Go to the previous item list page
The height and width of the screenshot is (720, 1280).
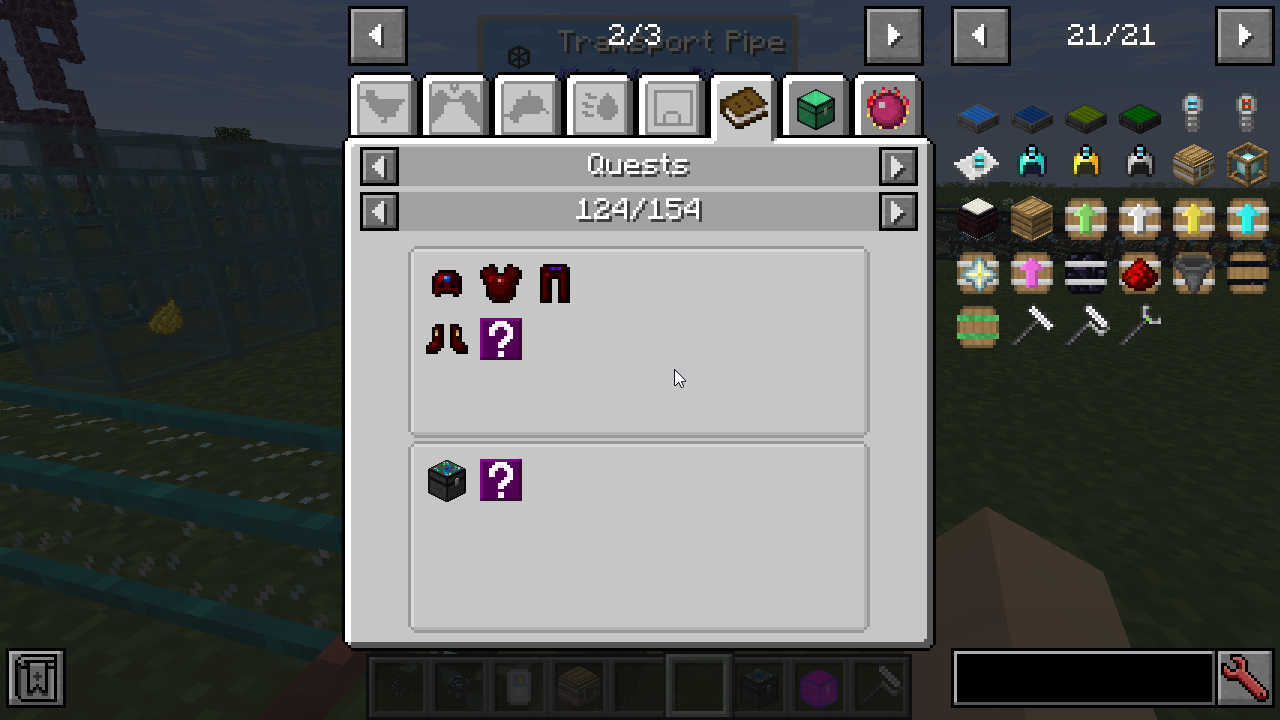tap(979, 36)
